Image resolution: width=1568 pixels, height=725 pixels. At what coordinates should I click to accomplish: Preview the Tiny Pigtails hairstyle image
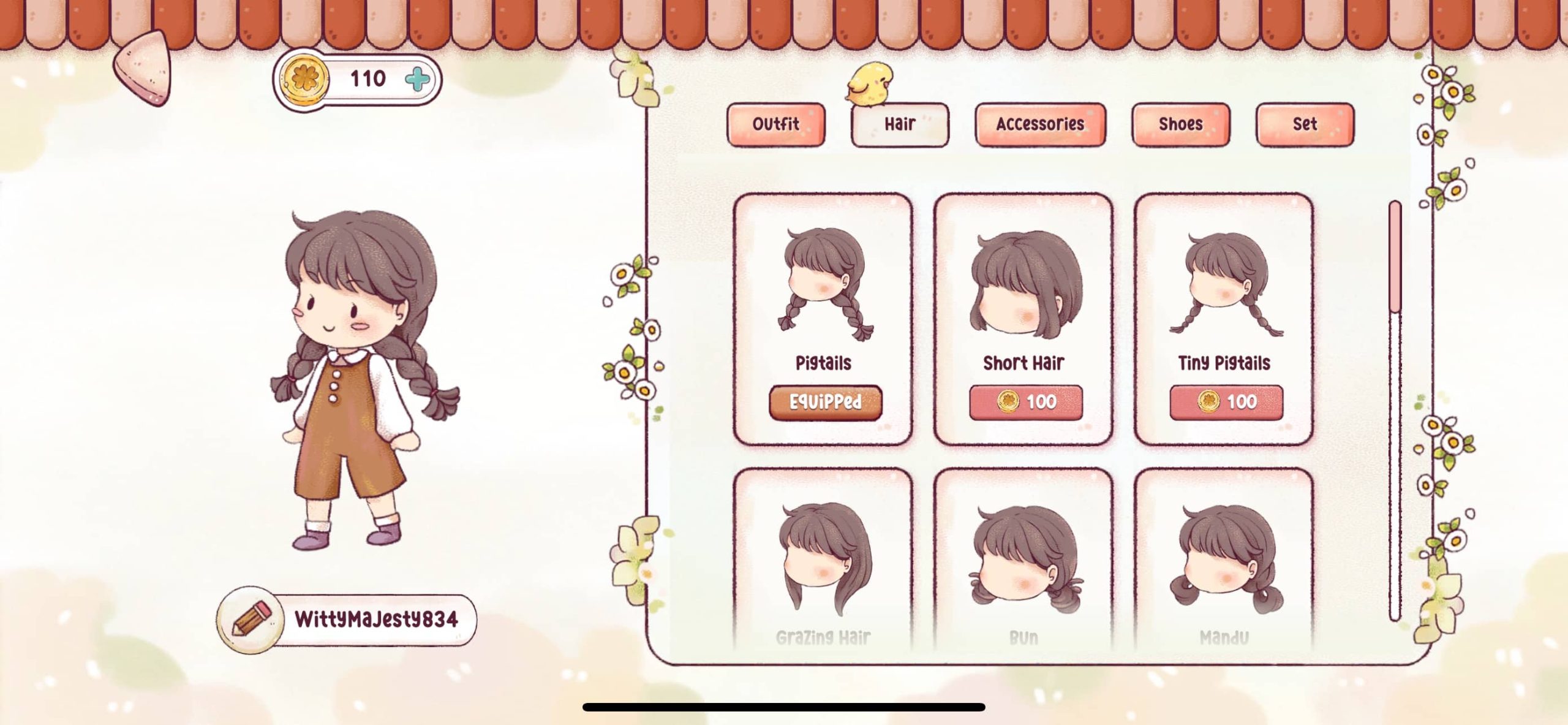tap(1225, 284)
